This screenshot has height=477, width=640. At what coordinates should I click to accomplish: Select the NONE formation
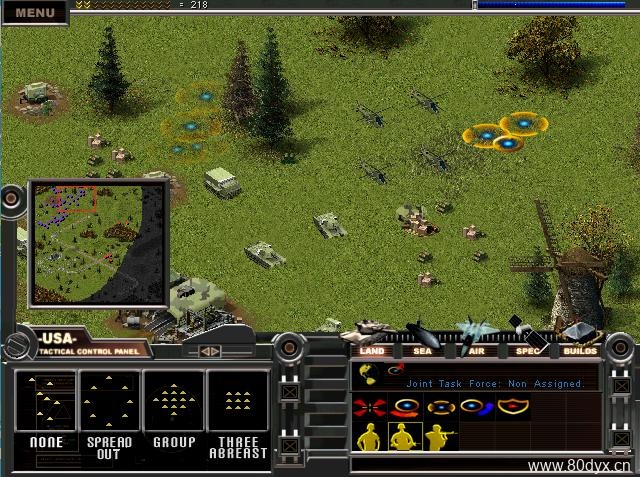click(47, 413)
